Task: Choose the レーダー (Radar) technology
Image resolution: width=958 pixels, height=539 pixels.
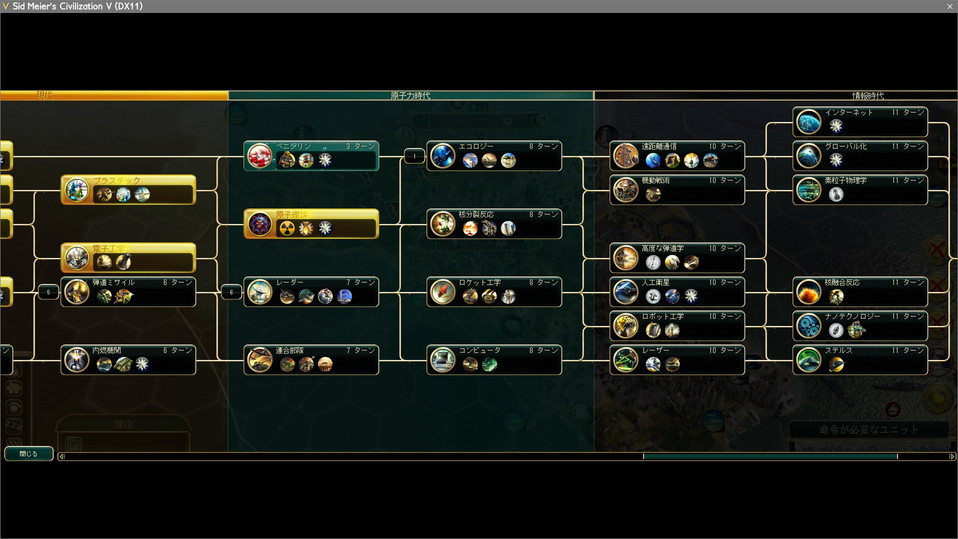Action: point(312,291)
